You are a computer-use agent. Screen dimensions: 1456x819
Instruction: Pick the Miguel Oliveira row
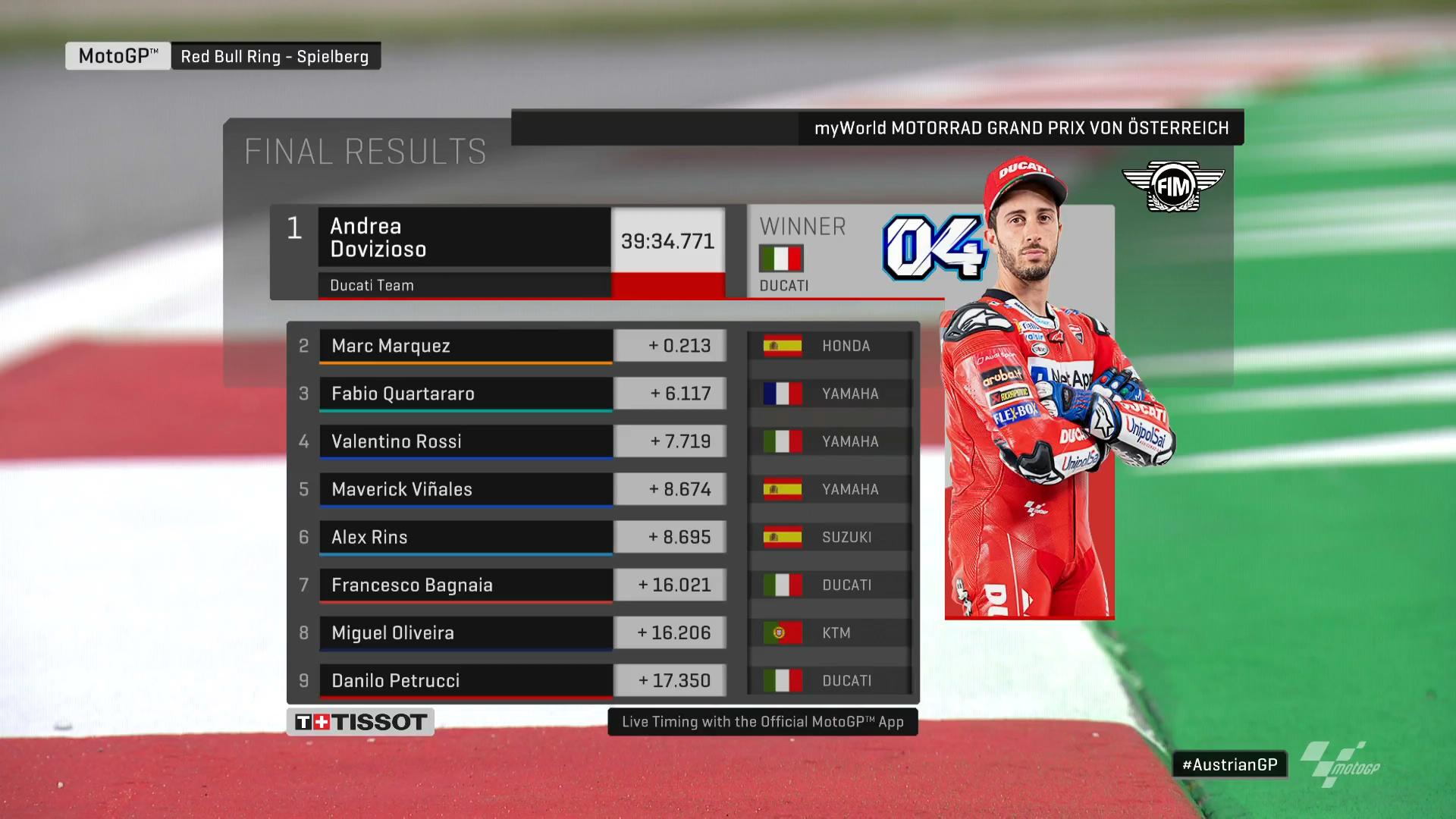click(x=466, y=632)
